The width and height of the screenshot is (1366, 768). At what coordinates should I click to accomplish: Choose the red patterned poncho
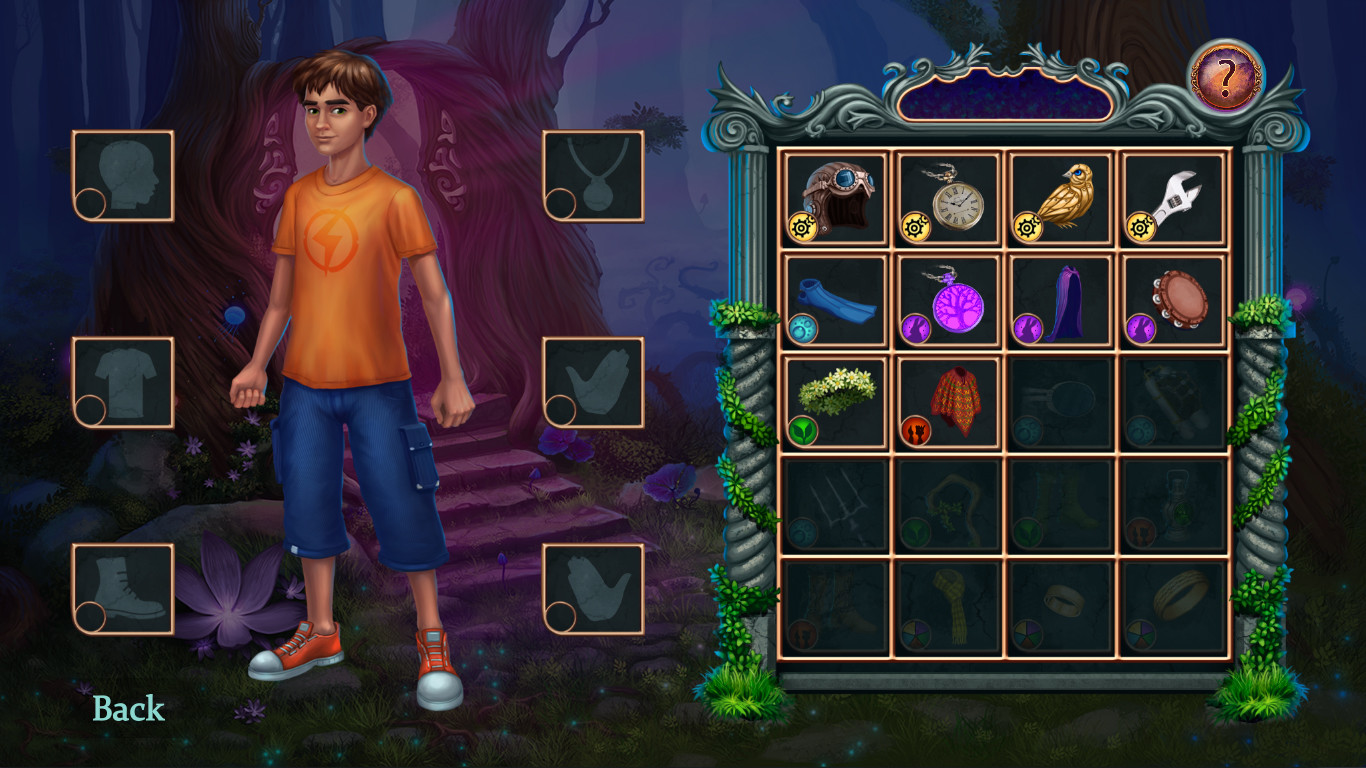point(949,403)
